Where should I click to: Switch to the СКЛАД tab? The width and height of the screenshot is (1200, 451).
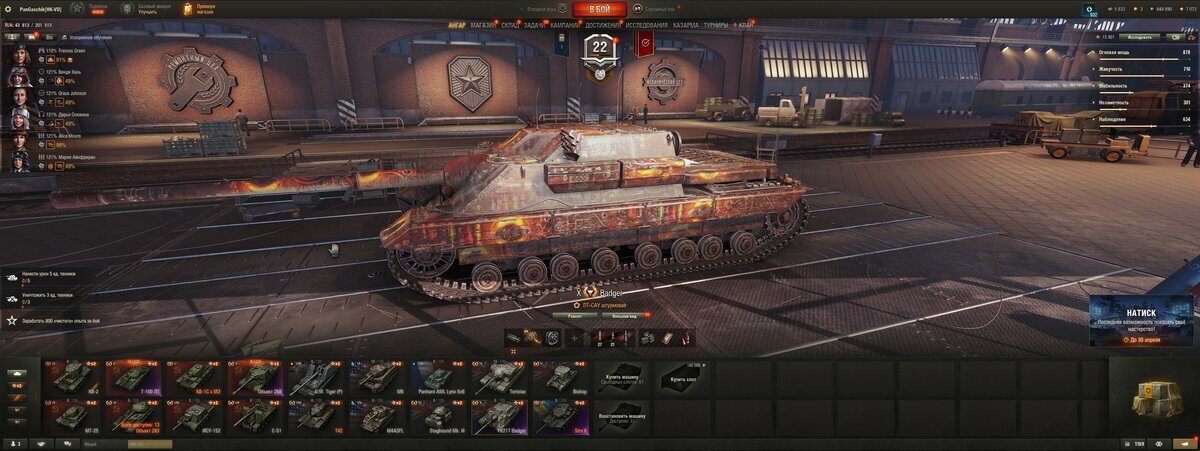[x=510, y=24]
